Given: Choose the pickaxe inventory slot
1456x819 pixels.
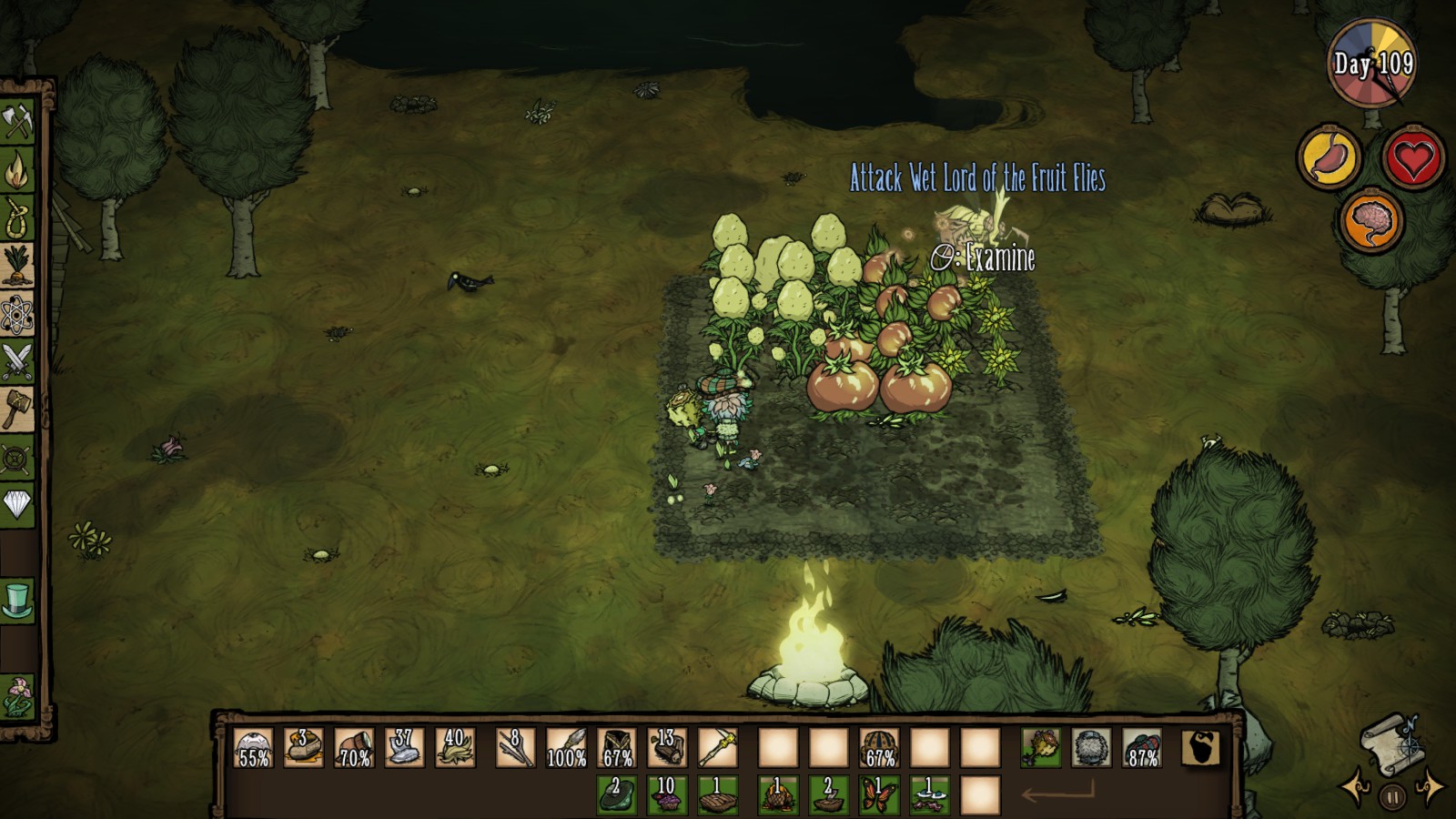Looking at the screenshot, I should (x=717, y=748).
